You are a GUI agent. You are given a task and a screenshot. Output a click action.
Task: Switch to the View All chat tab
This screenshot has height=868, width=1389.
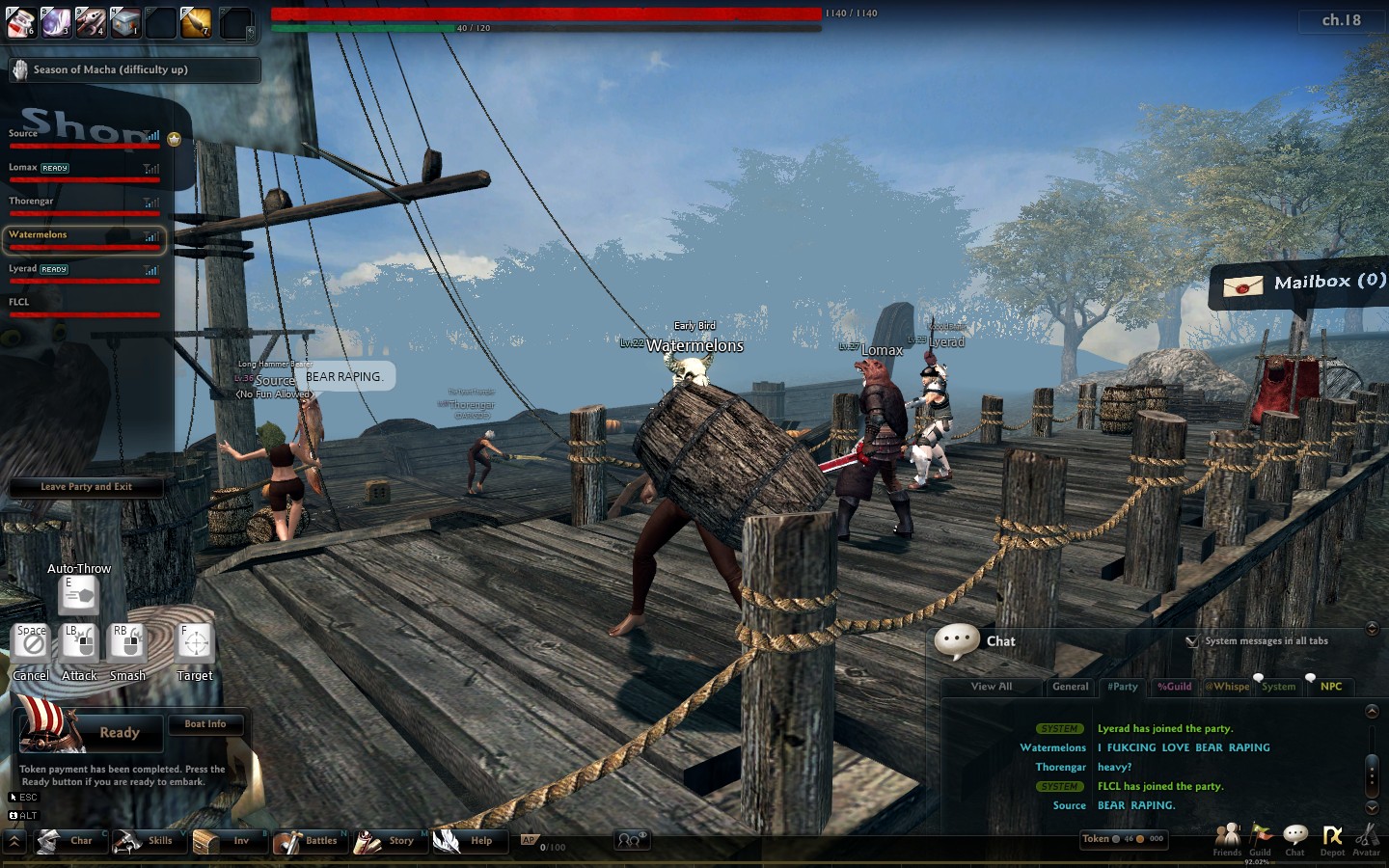click(991, 687)
